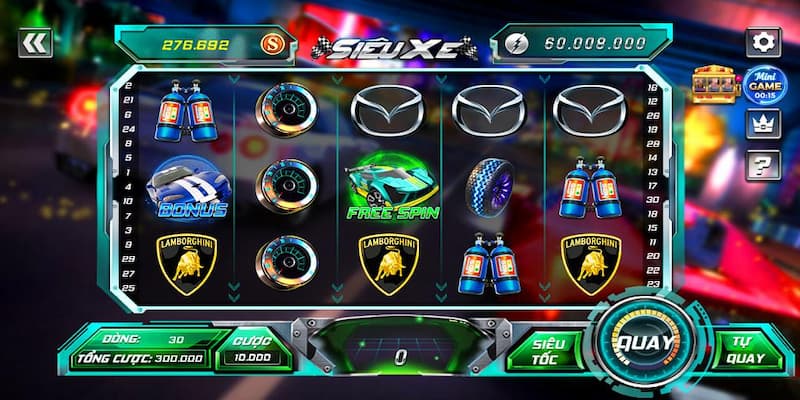
Task: Show the crown leaderboard
Action: [x=762, y=124]
